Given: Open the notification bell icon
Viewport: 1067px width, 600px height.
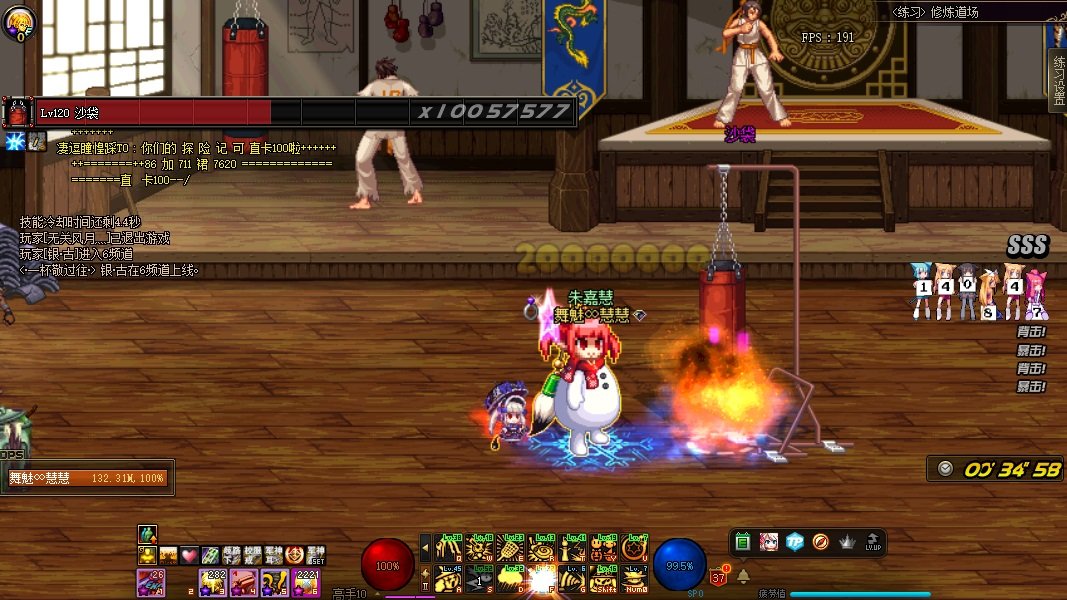Looking at the screenshot, I should 743,576.
